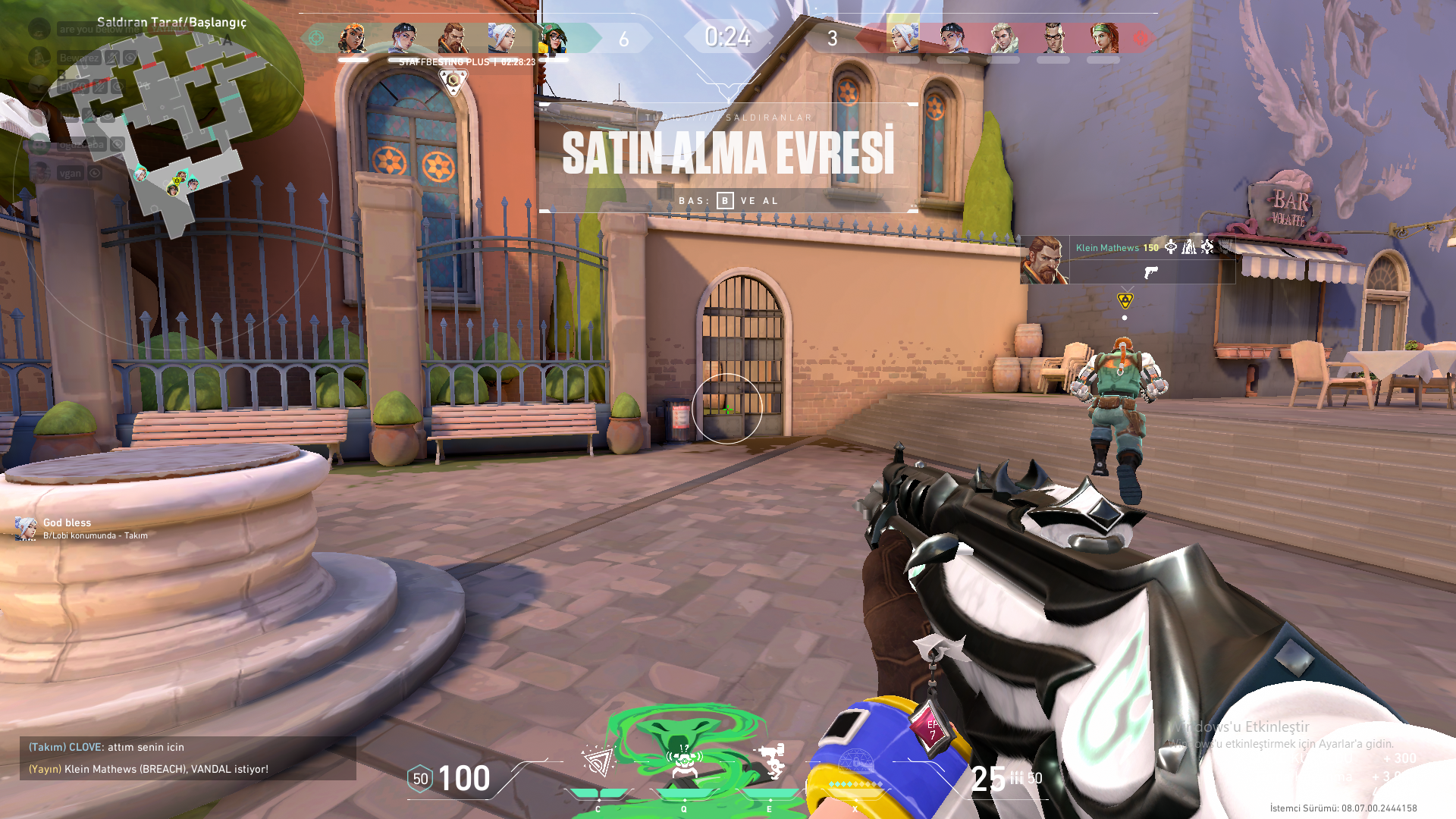Pick enemy Chamber portrait with glasses

pos(1053,38)
